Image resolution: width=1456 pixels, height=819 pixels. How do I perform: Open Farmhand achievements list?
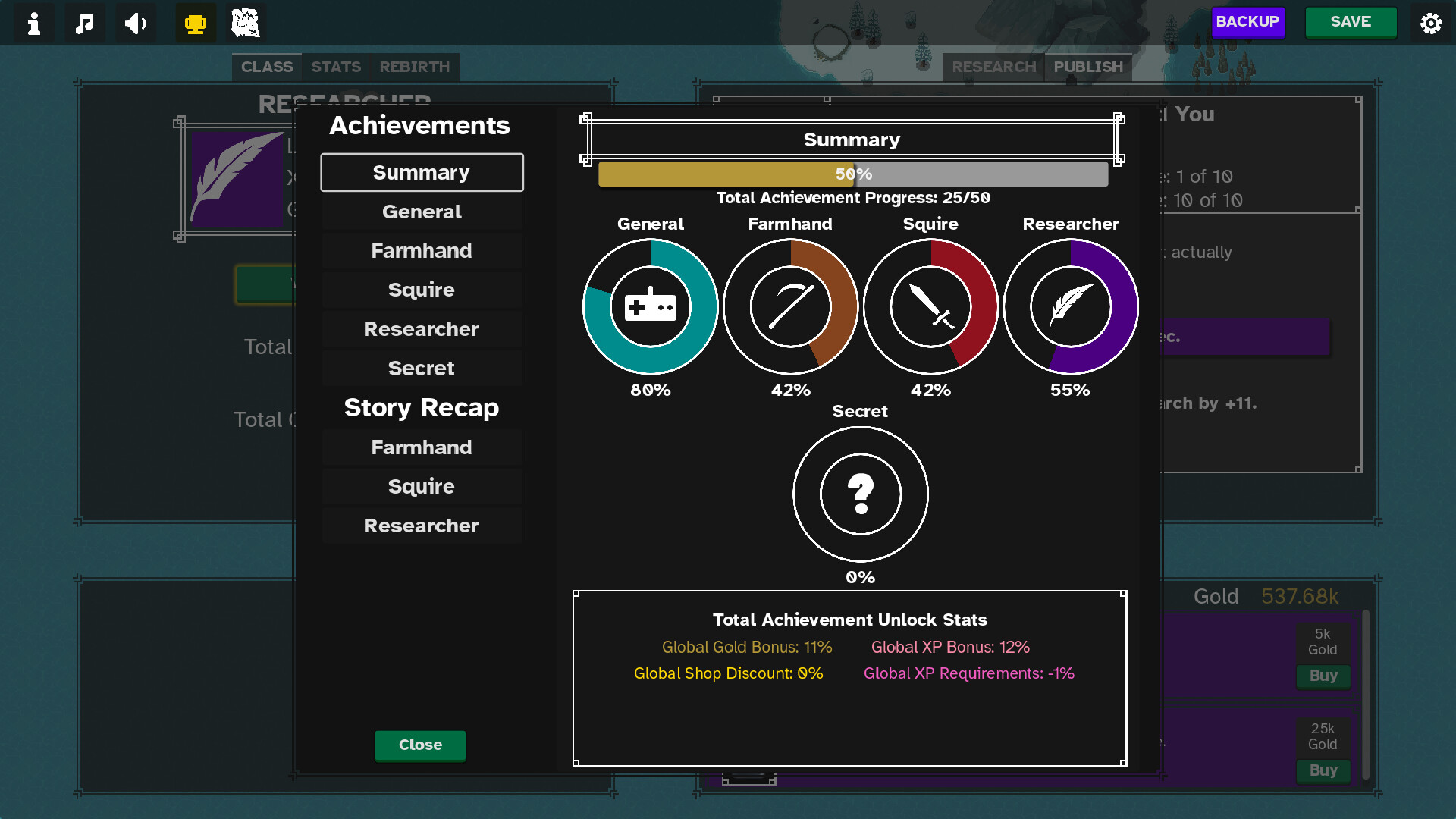point(422,251)
